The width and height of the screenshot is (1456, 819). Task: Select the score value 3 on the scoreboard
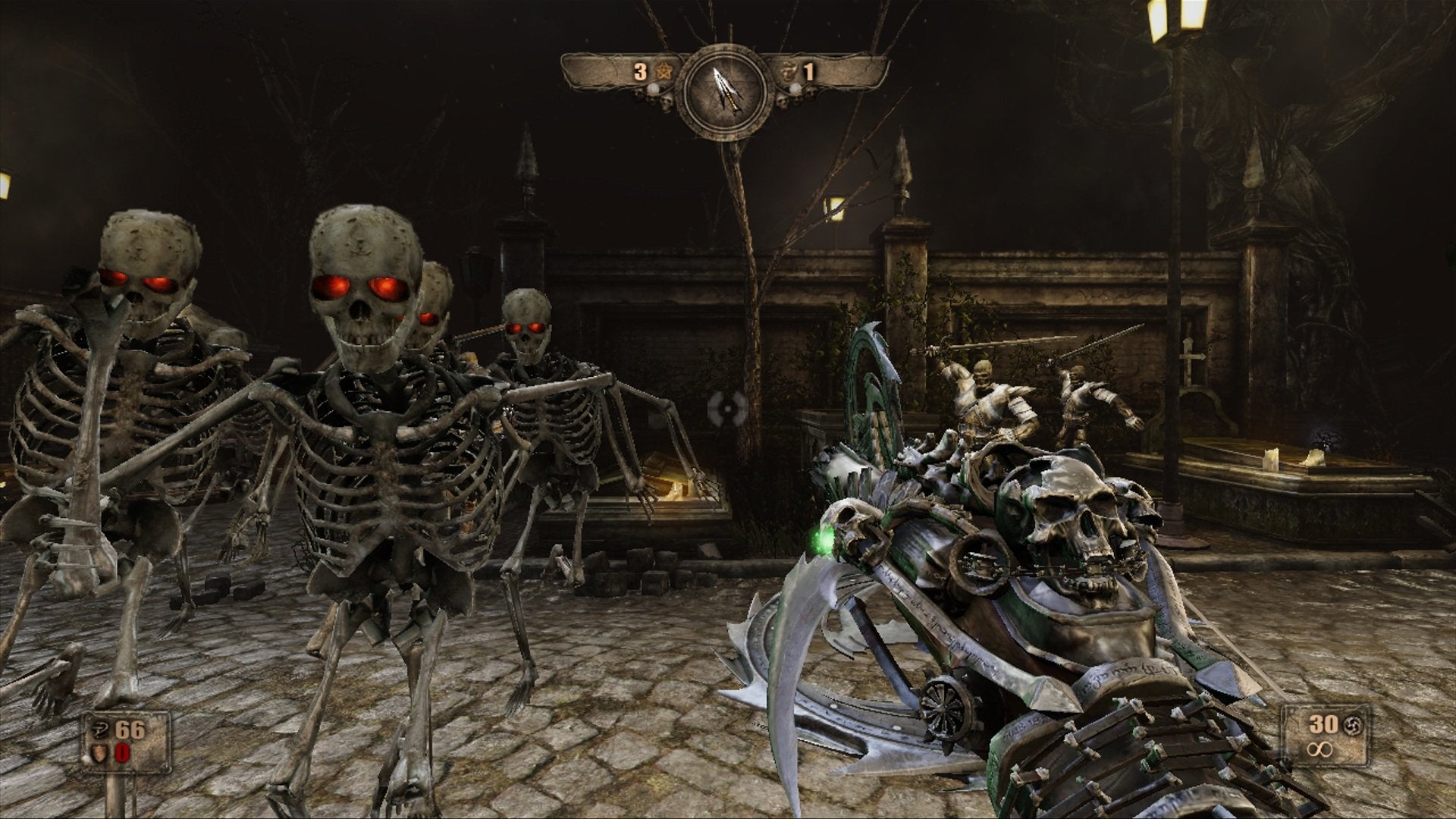coord(641,71)
